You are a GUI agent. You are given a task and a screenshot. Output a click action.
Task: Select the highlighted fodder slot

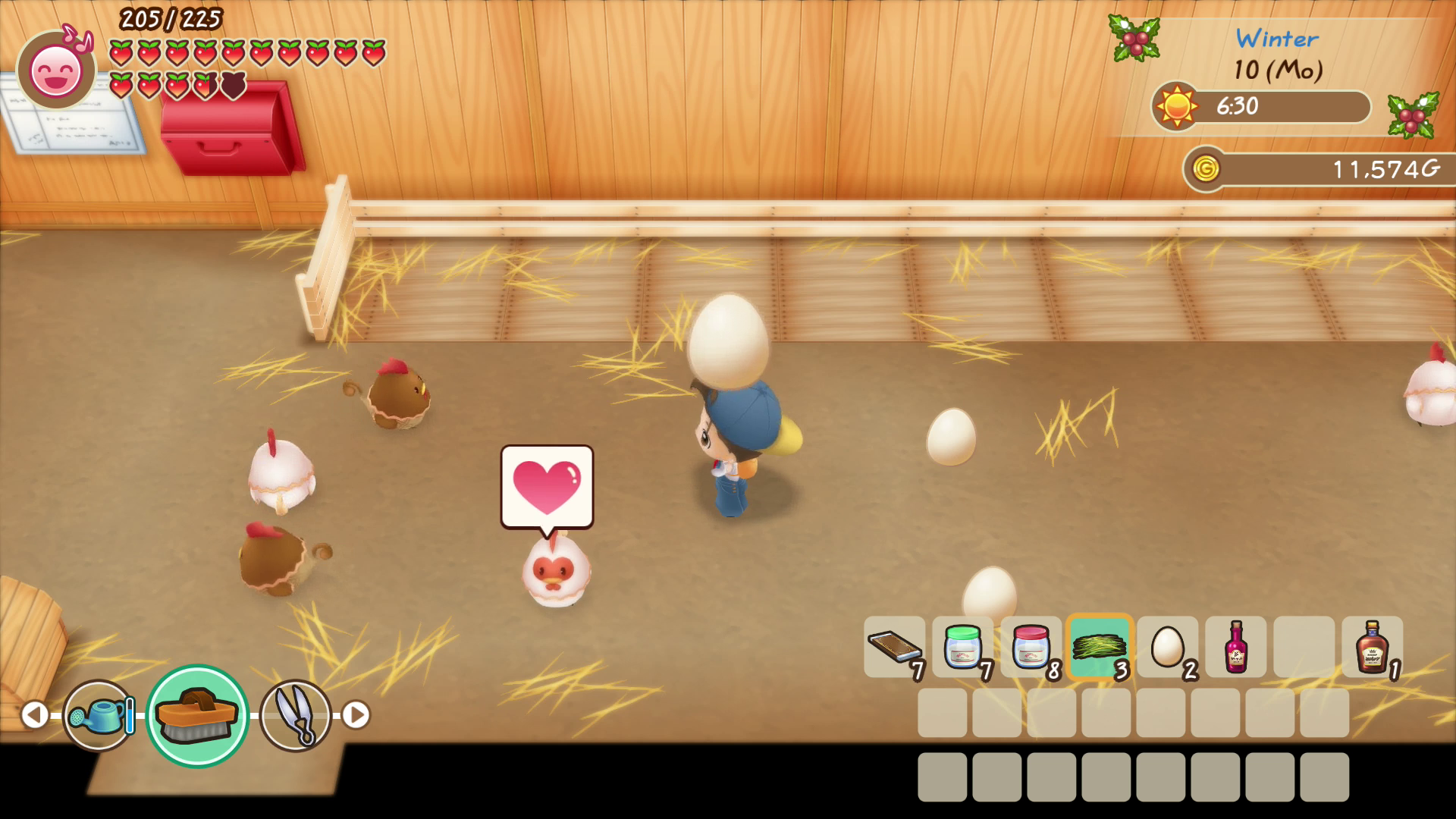(x=1100, y=647)
